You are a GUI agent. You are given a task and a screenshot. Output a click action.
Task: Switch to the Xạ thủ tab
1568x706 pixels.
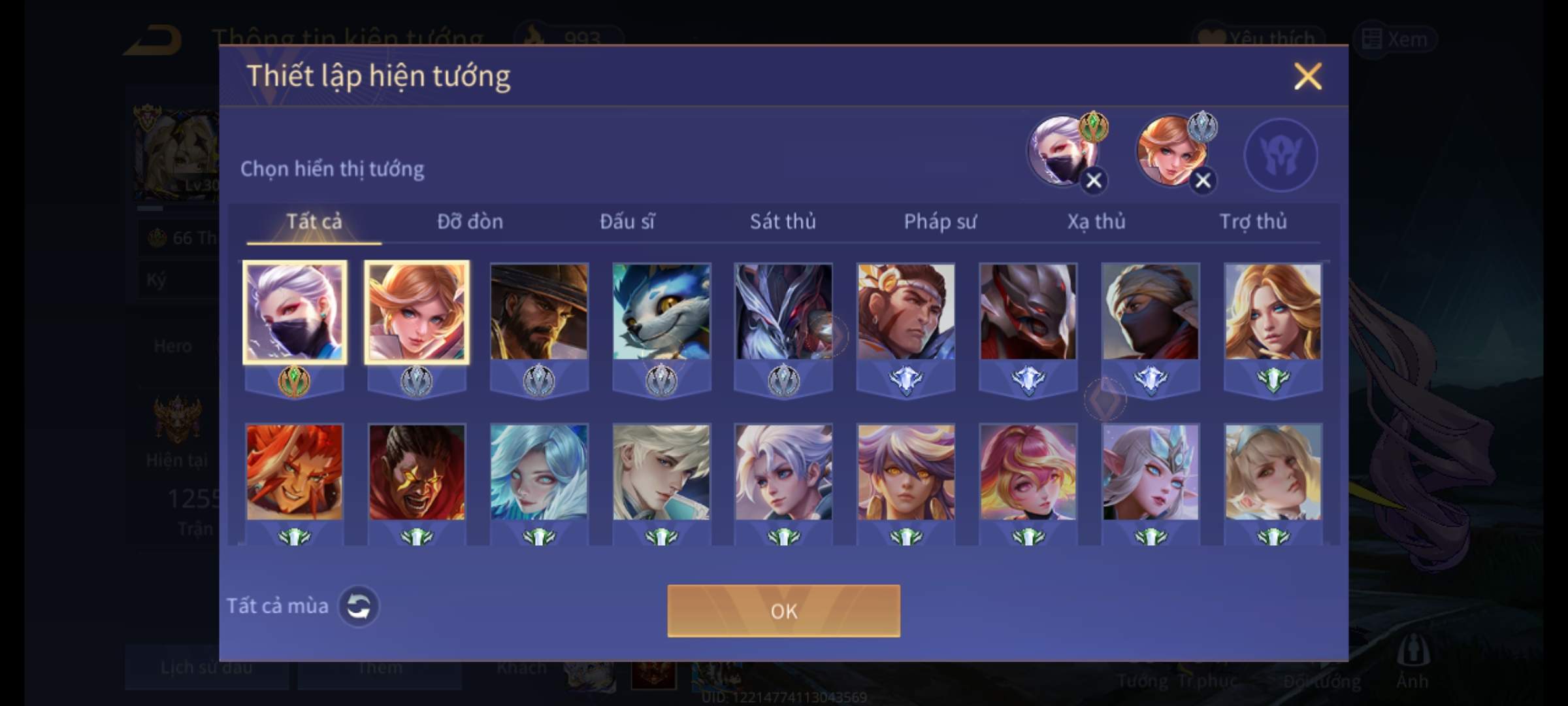[x=1096, y=222]
